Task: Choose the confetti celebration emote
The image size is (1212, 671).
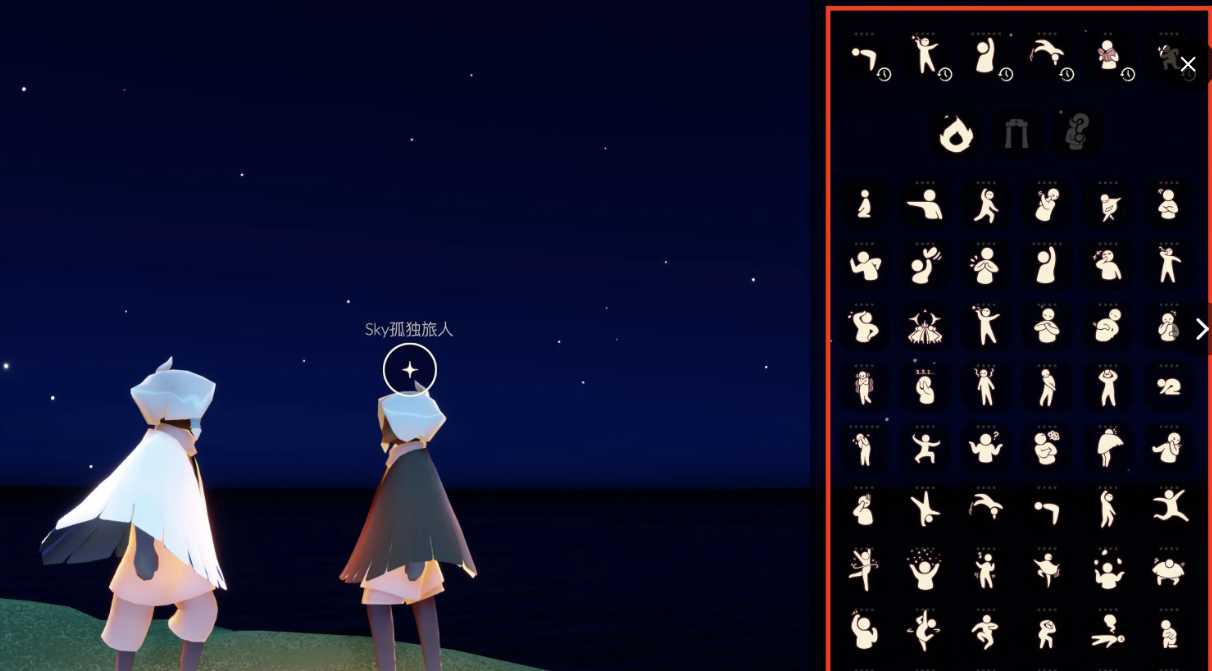Action: (x=925, y=569)
